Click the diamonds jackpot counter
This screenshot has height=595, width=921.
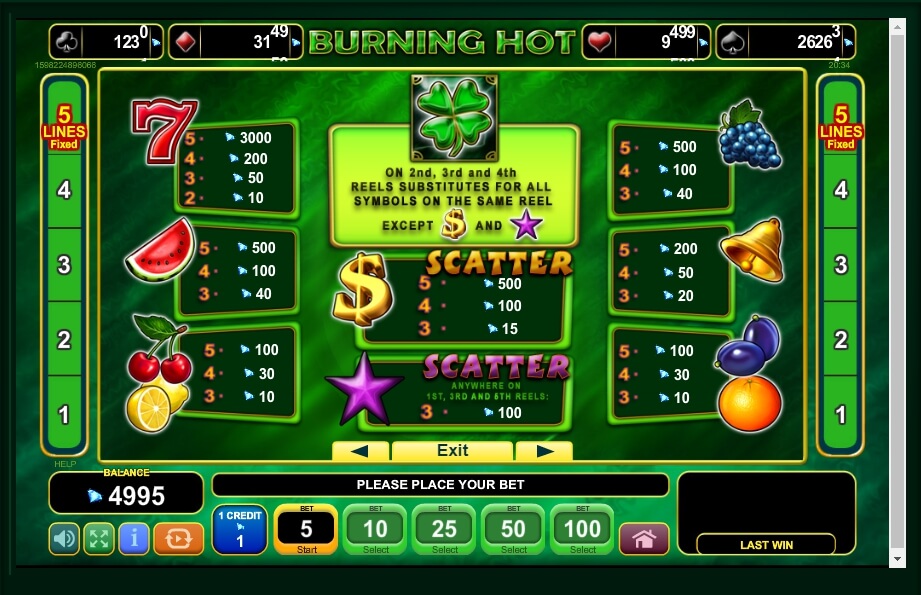235,42
